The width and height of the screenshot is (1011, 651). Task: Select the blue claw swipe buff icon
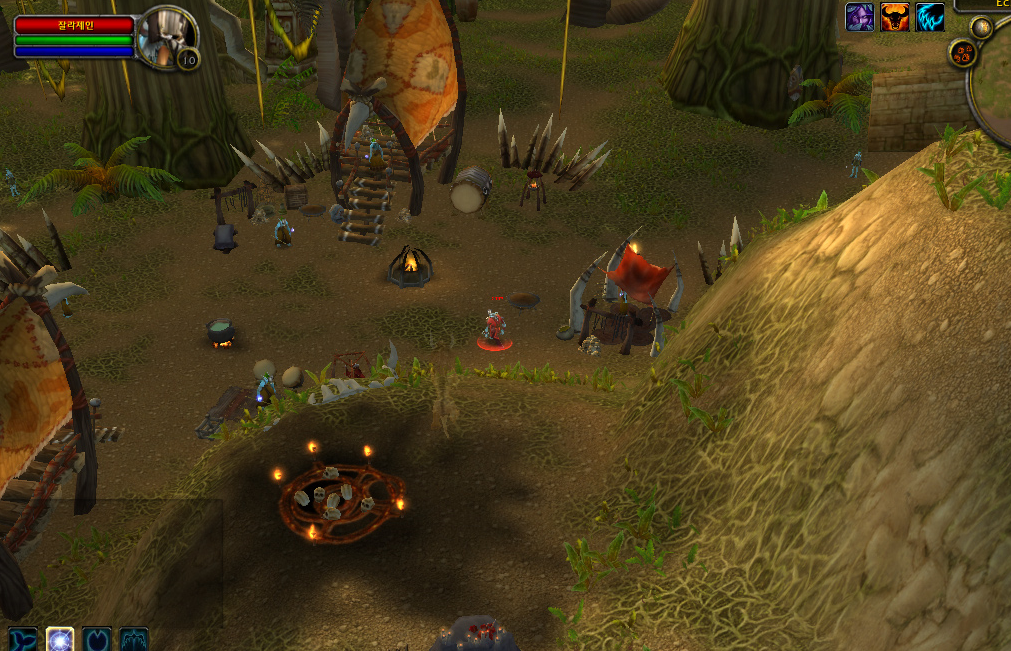point(930,17)
